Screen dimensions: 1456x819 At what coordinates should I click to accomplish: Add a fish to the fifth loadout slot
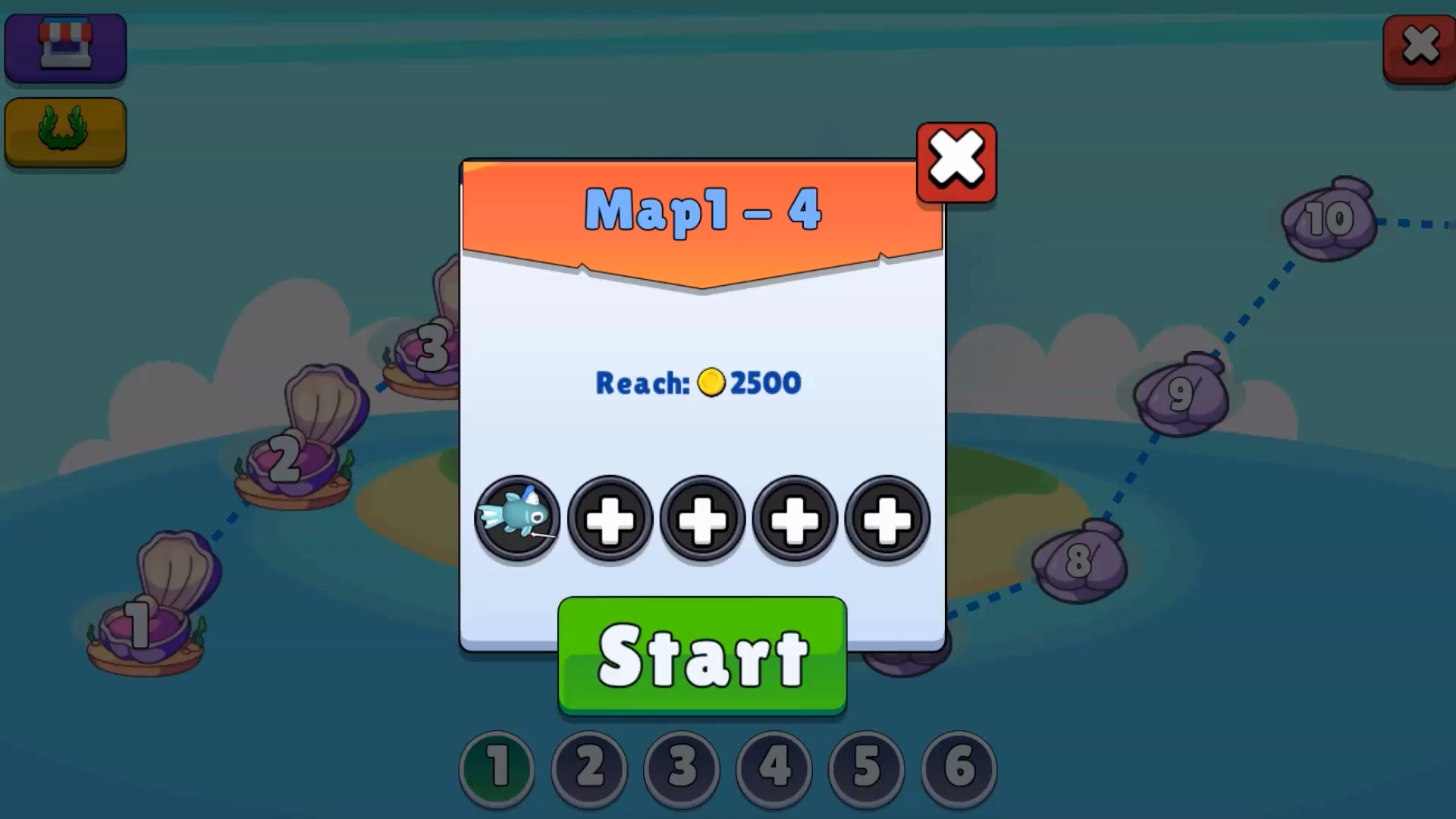(887, 519)
